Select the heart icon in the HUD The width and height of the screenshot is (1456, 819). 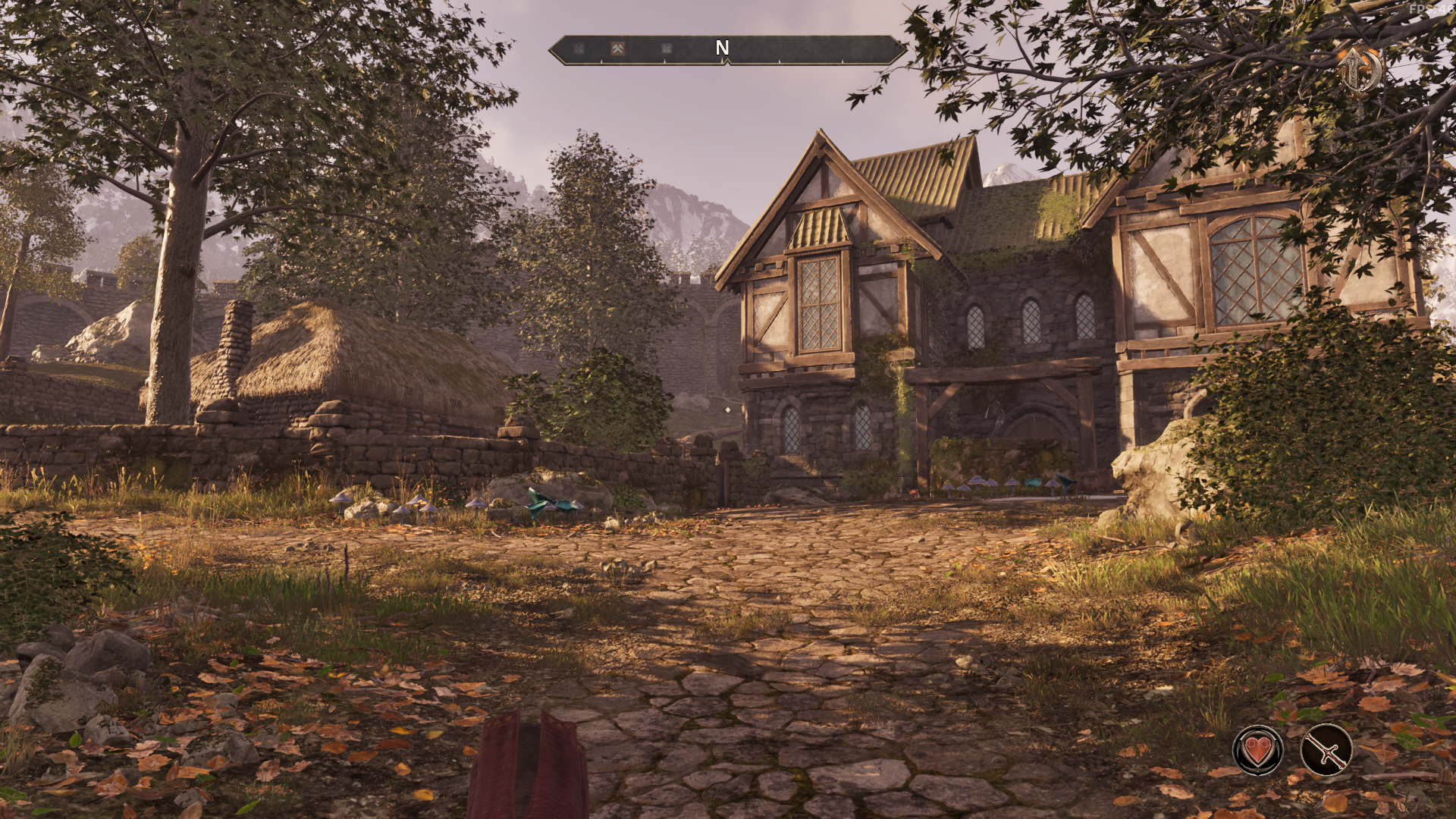point(1258,749)
